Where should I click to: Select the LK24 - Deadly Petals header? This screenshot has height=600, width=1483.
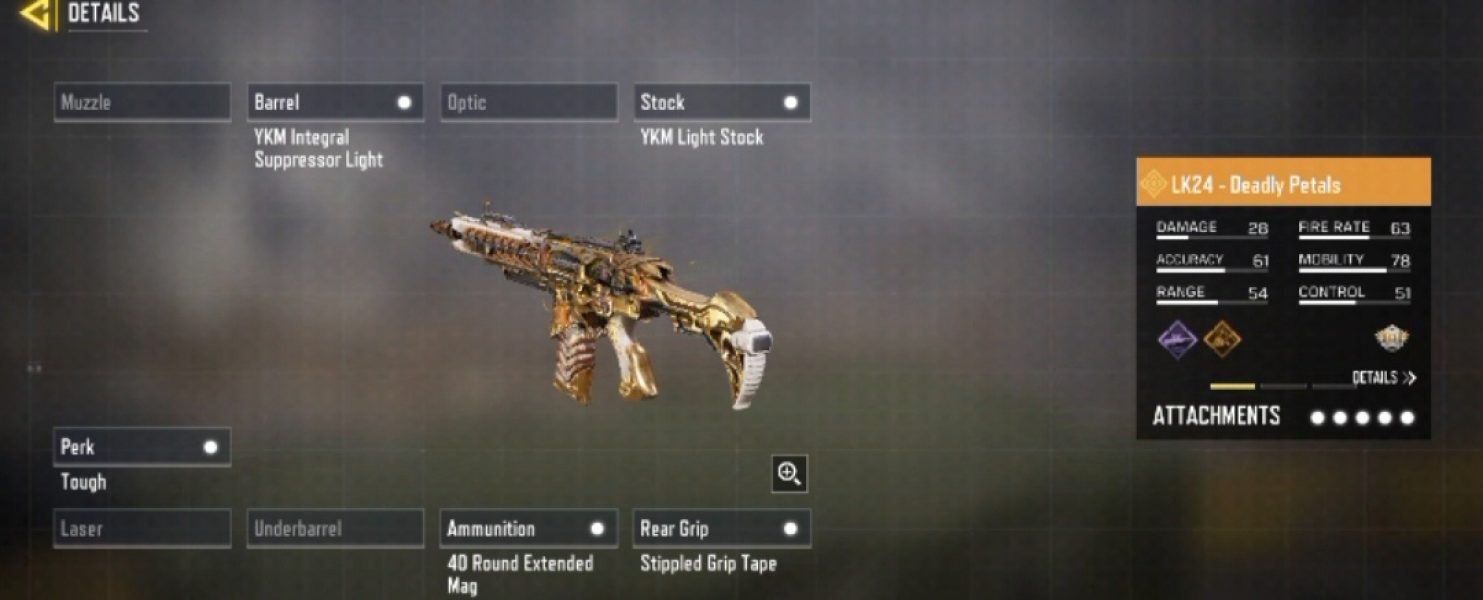tap(1283, 184)
